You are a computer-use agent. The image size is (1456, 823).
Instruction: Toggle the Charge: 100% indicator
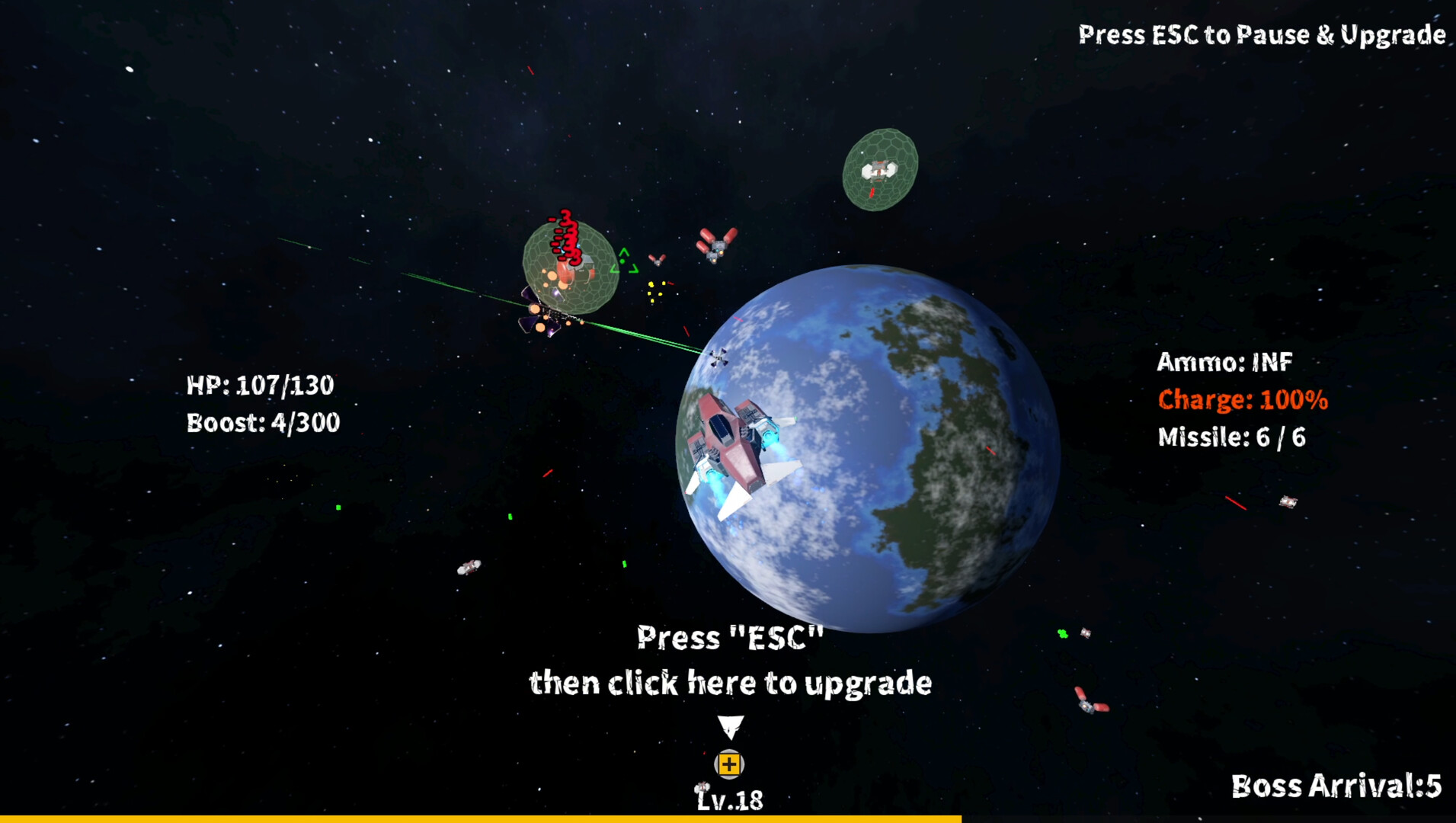(1242, 400)
